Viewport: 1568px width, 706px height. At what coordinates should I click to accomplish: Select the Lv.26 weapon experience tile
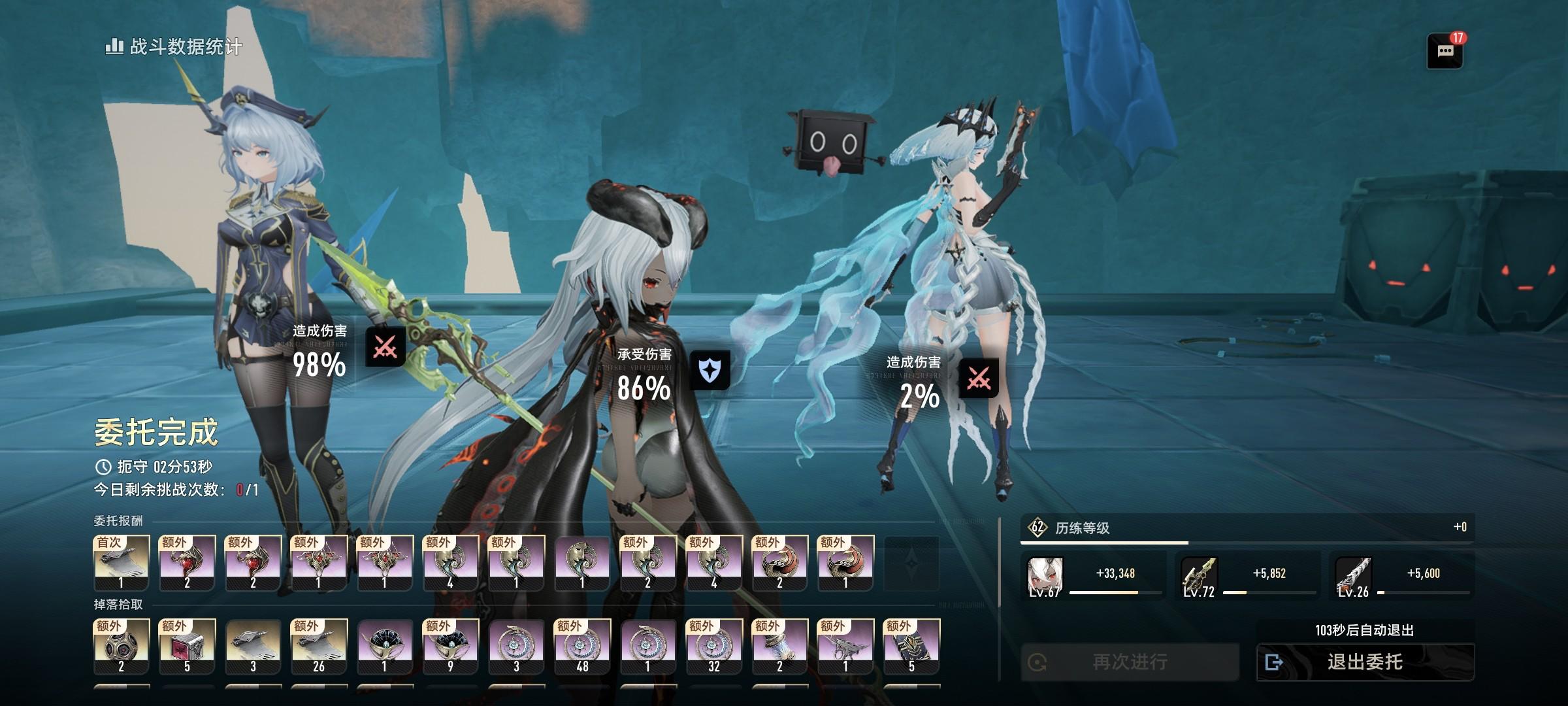click(x=1353, y=577)
